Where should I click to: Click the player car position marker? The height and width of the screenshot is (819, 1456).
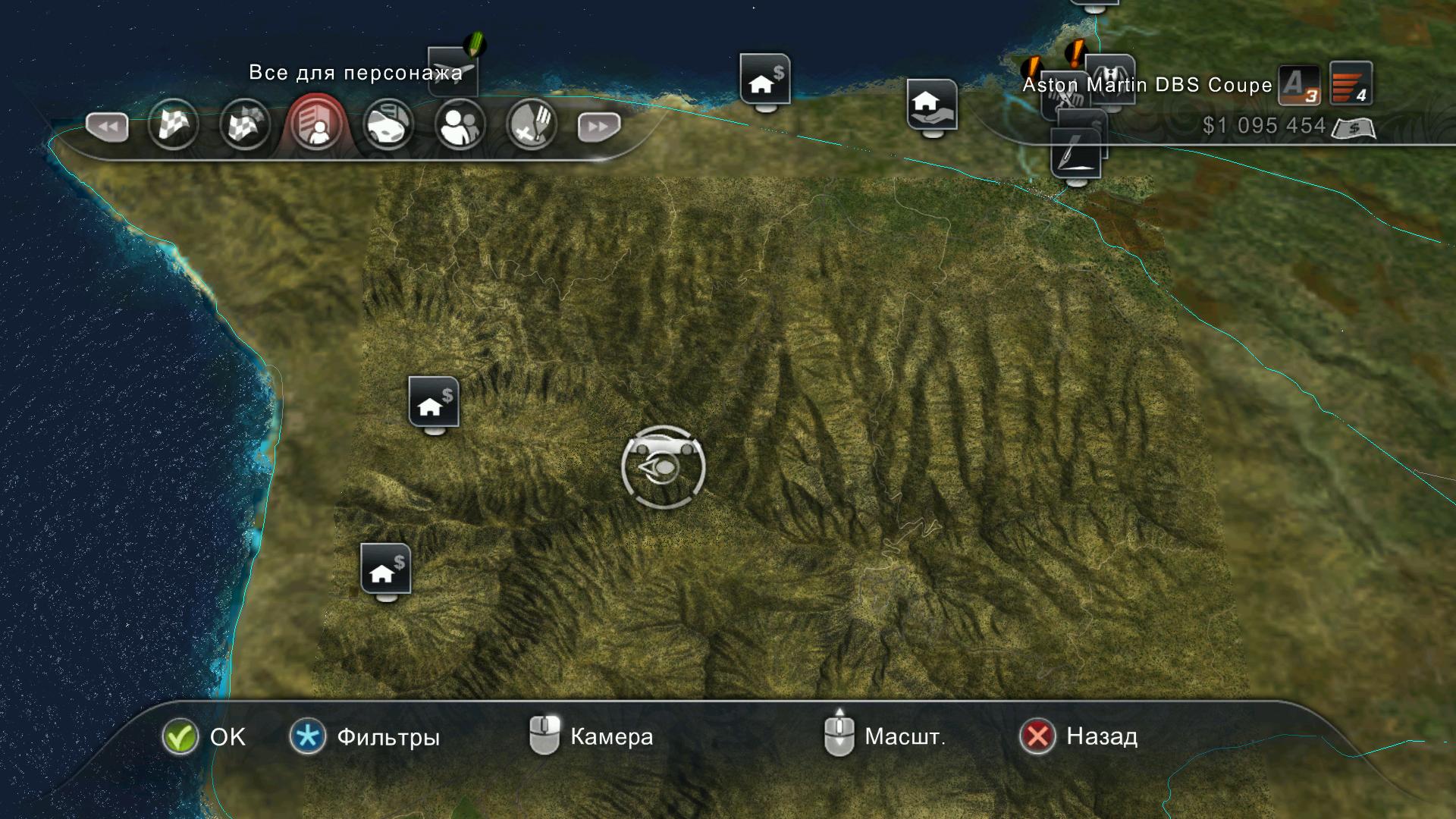pos(663,466)
